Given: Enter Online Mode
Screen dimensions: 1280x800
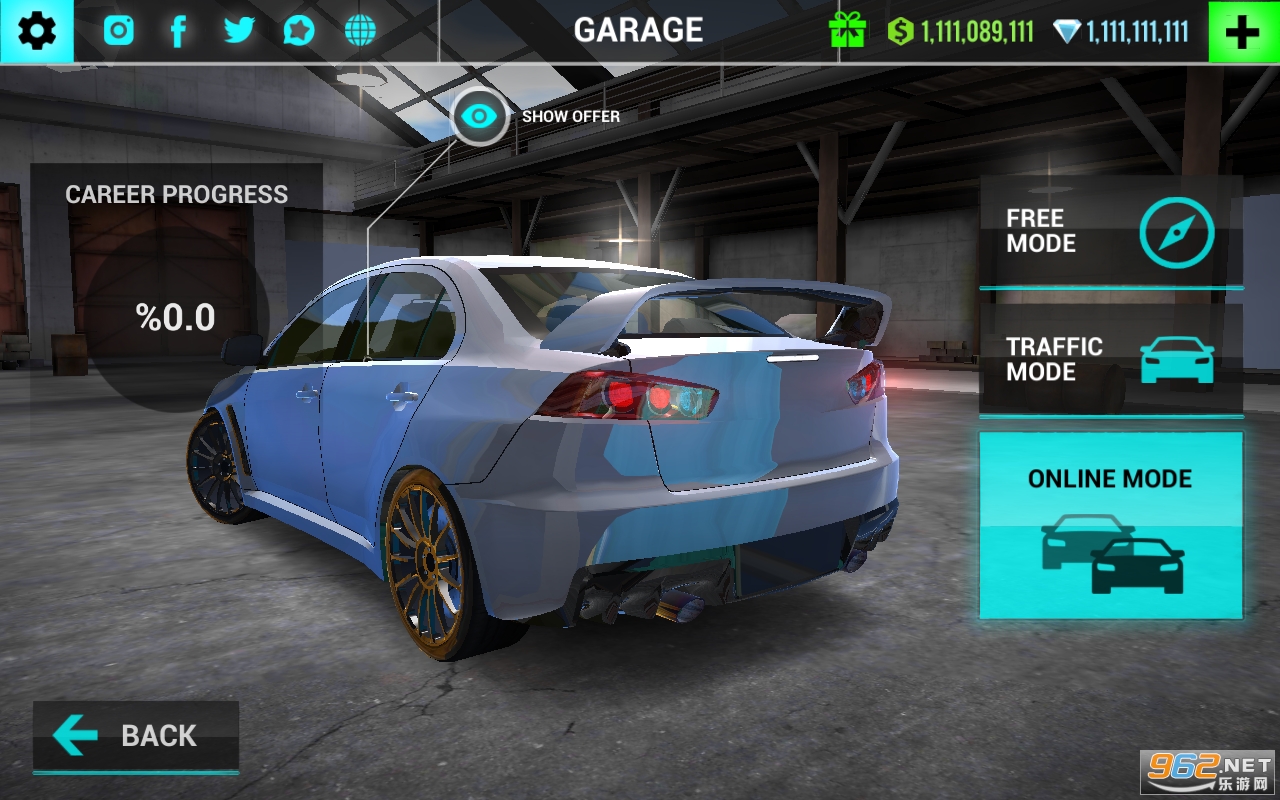Looking at the screenshot, I should 1110,525.
